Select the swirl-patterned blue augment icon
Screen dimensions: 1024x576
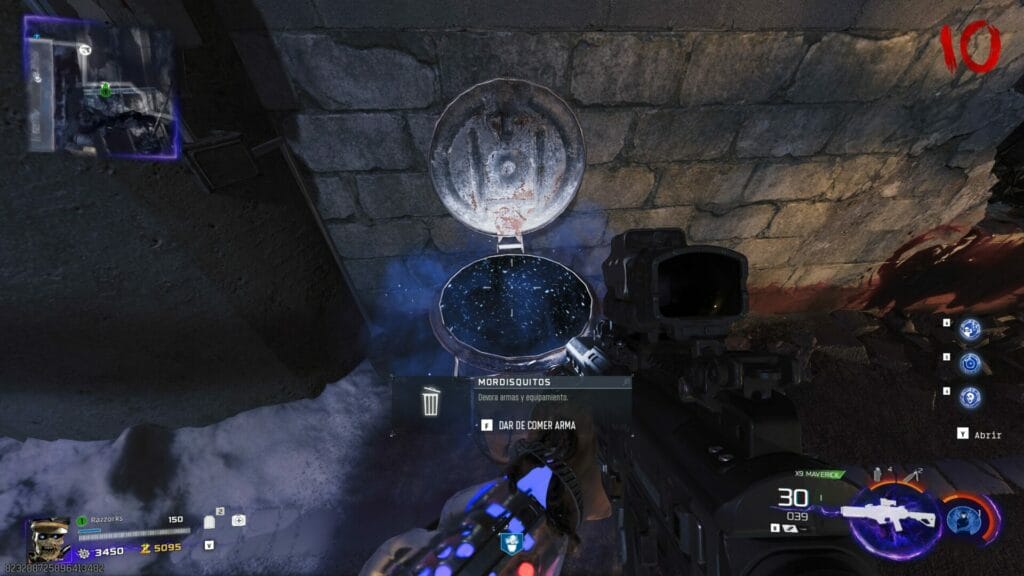[x=969, y=363]
